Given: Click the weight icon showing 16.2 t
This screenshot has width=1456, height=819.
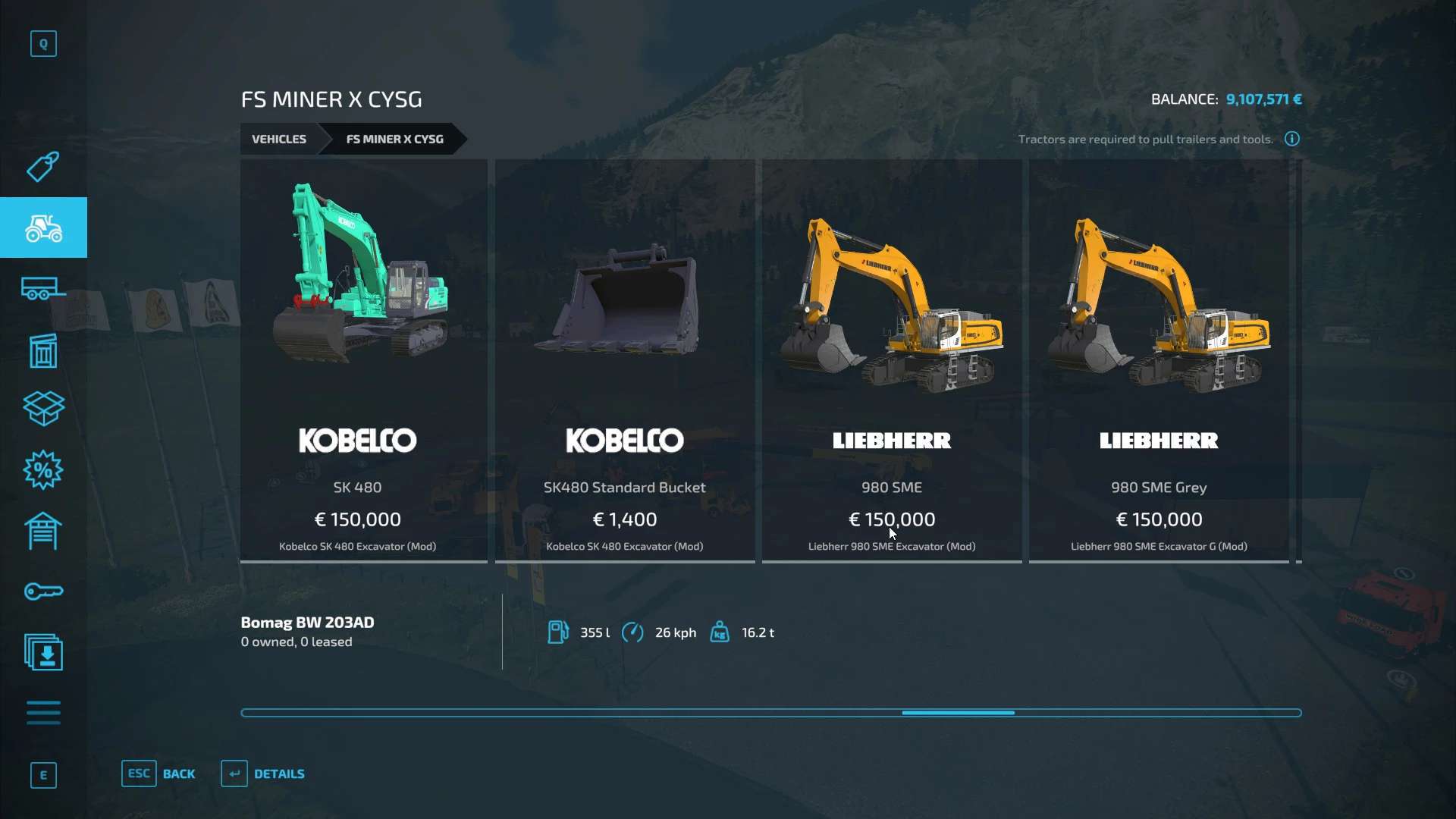Looking at the screenshot, I should point(719,632).
